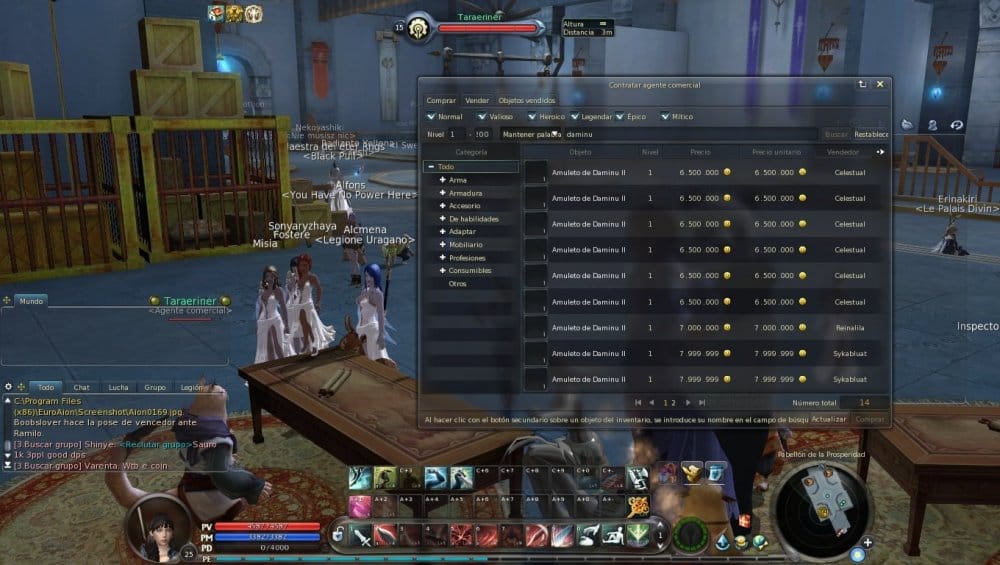Screen dimensions: 1000x565
Task: Sort listings by Precio unitario column
Action: pyautogui.click(x=774, y=152)
